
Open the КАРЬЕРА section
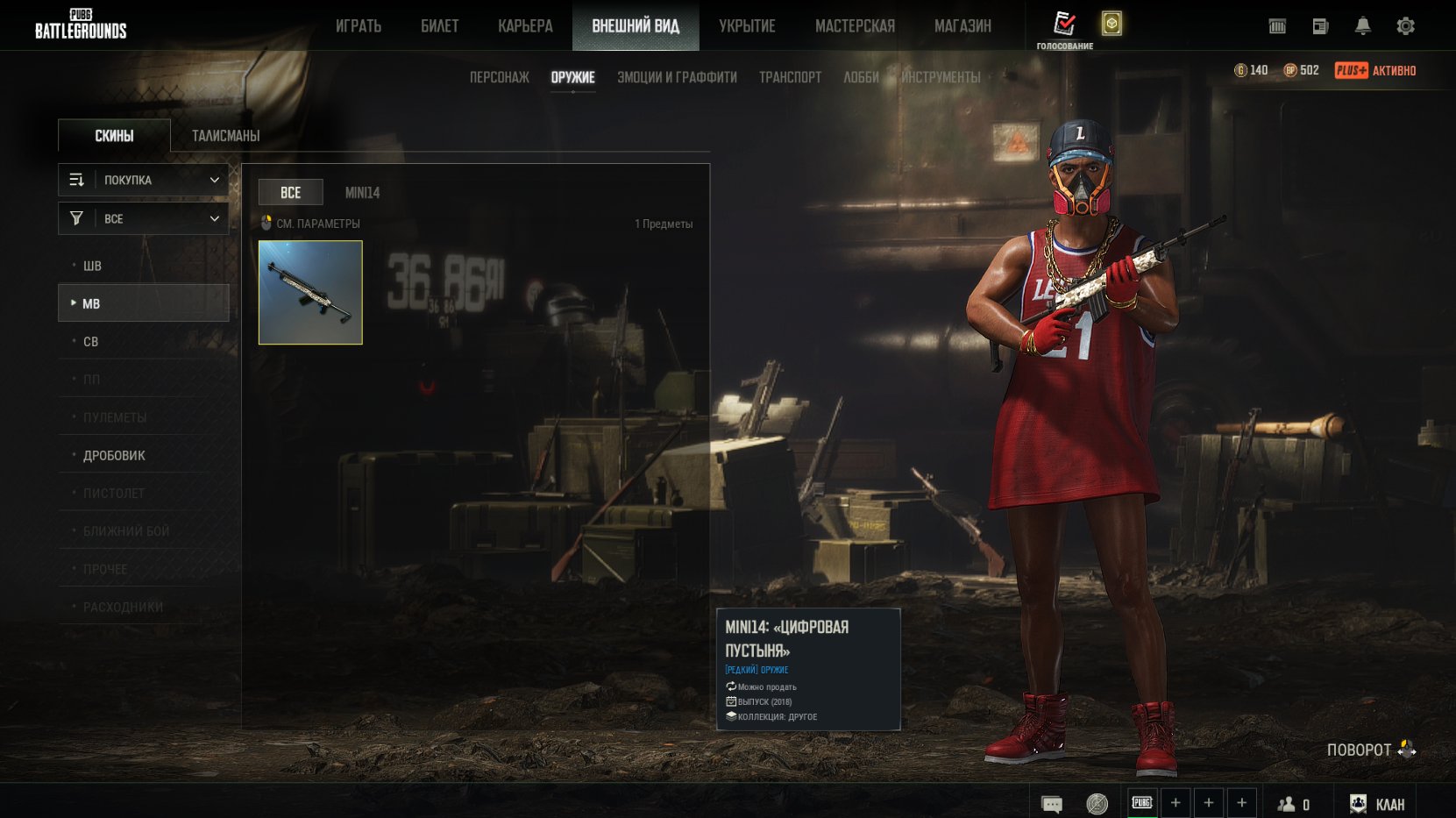point(525,26)
